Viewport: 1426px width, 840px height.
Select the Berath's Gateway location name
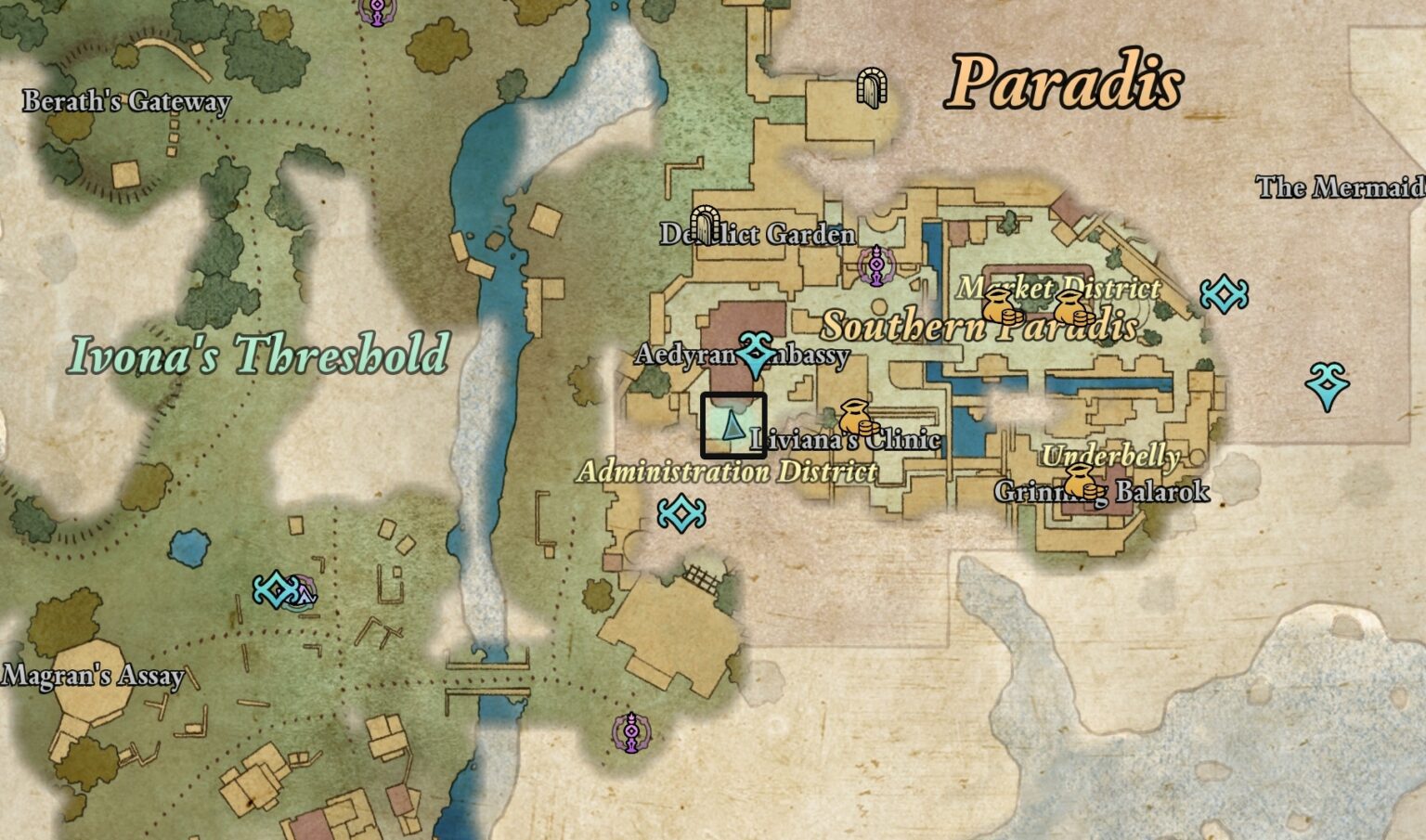(125, 101)
